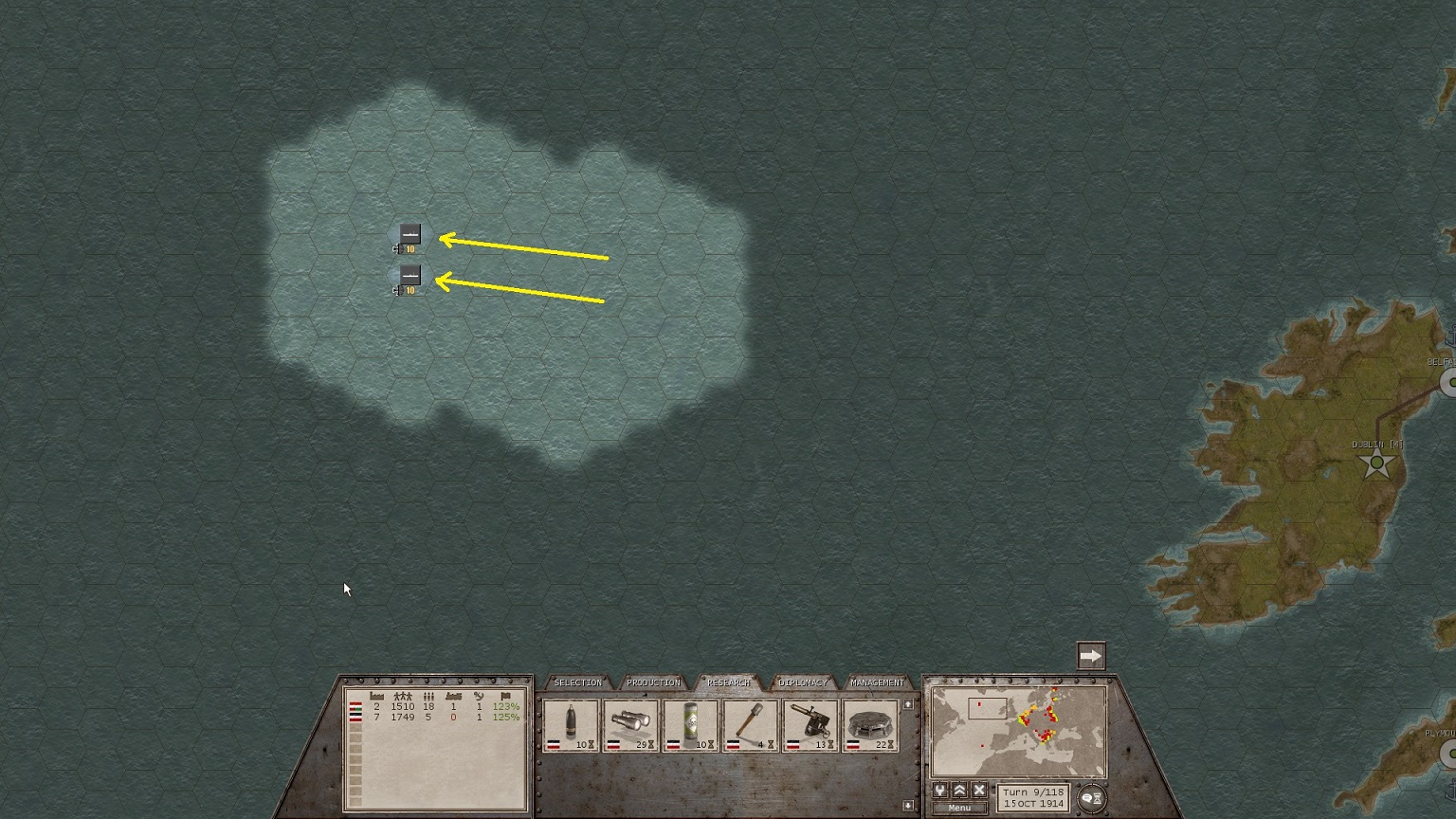Click the research list up arrow

click(x=908, y=704)
